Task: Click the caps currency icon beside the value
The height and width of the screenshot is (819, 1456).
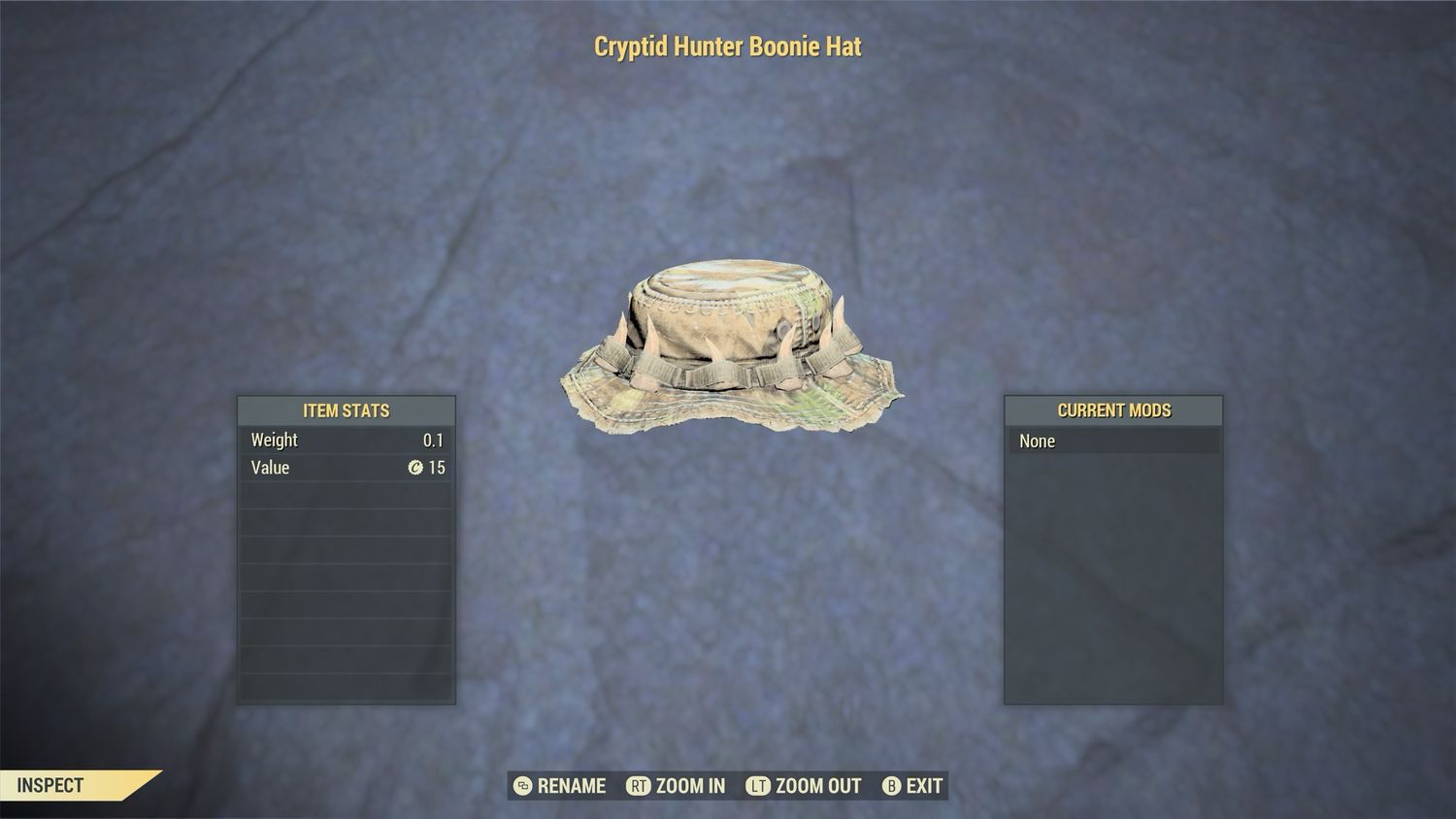Action: 415,468
